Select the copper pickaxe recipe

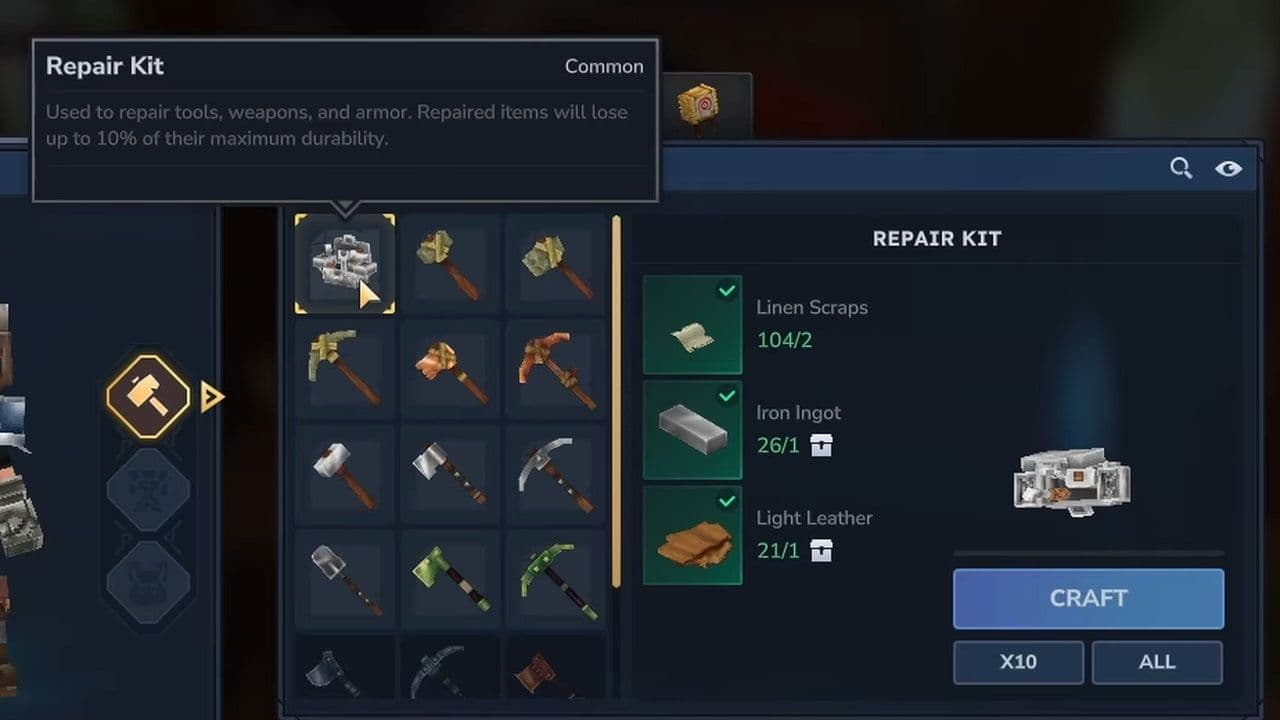556,369
